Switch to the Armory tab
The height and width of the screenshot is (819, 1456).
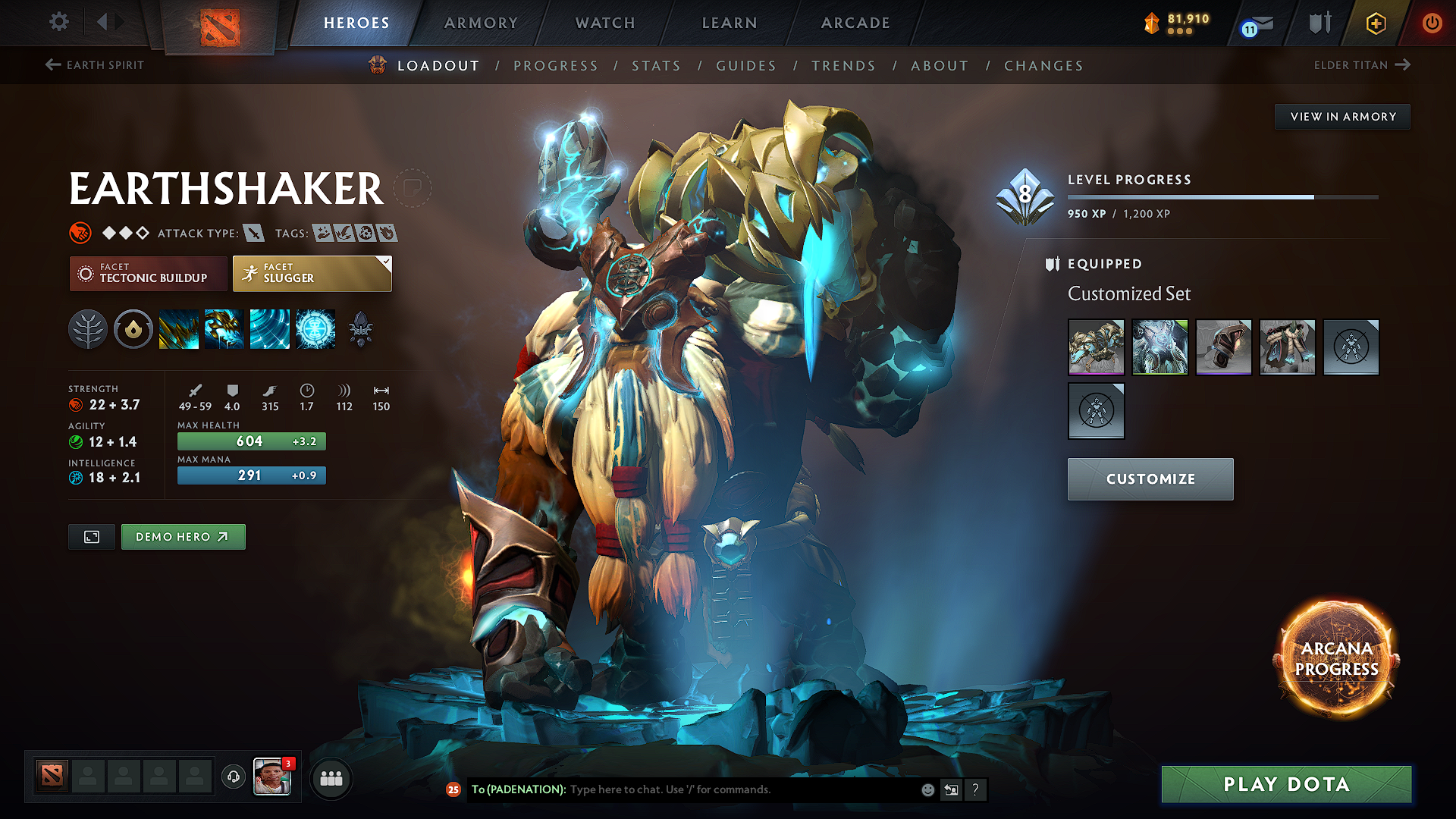[x=481, y=23]
